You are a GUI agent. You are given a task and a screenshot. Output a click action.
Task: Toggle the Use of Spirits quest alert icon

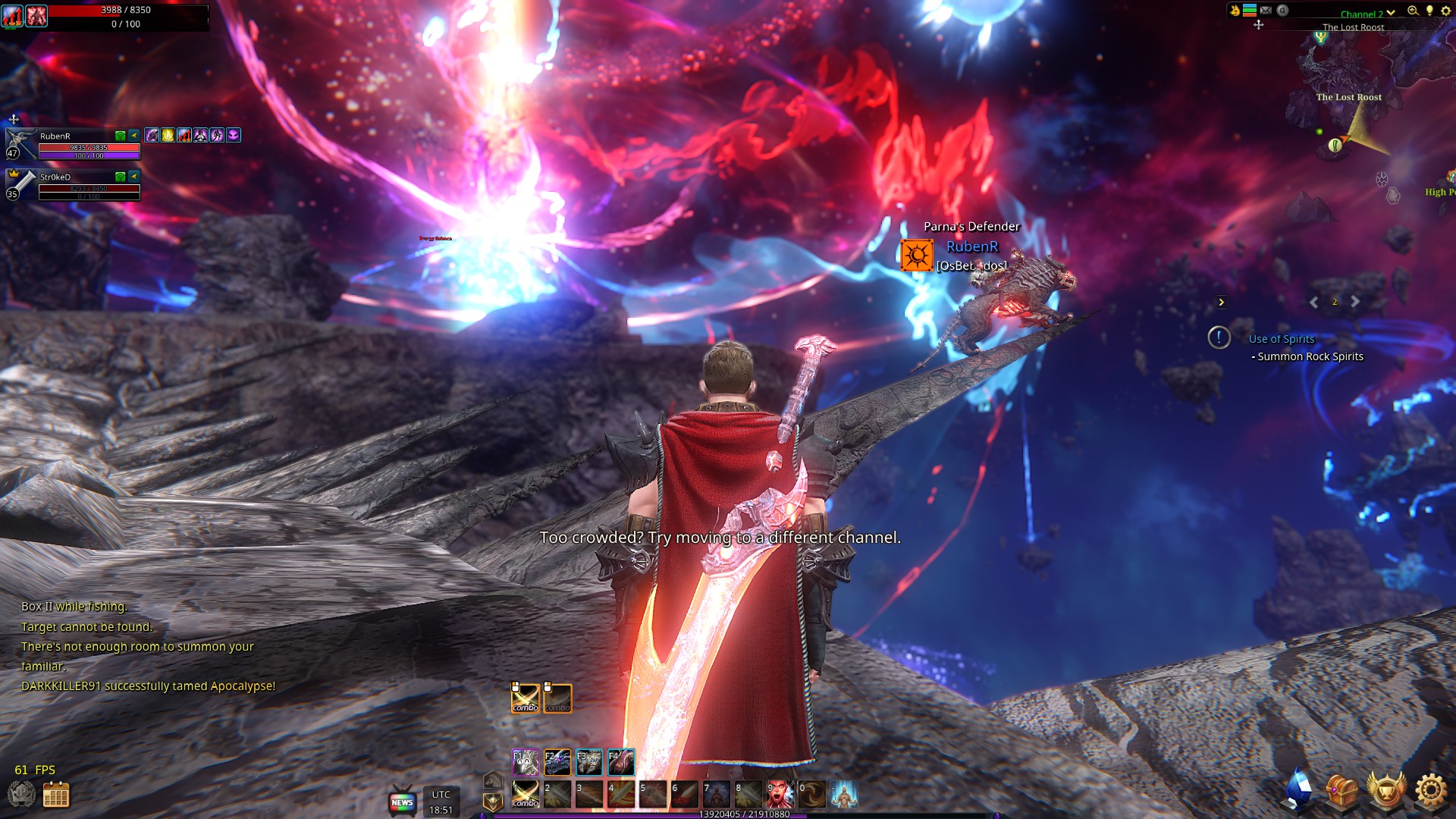tap(1220, 339)
